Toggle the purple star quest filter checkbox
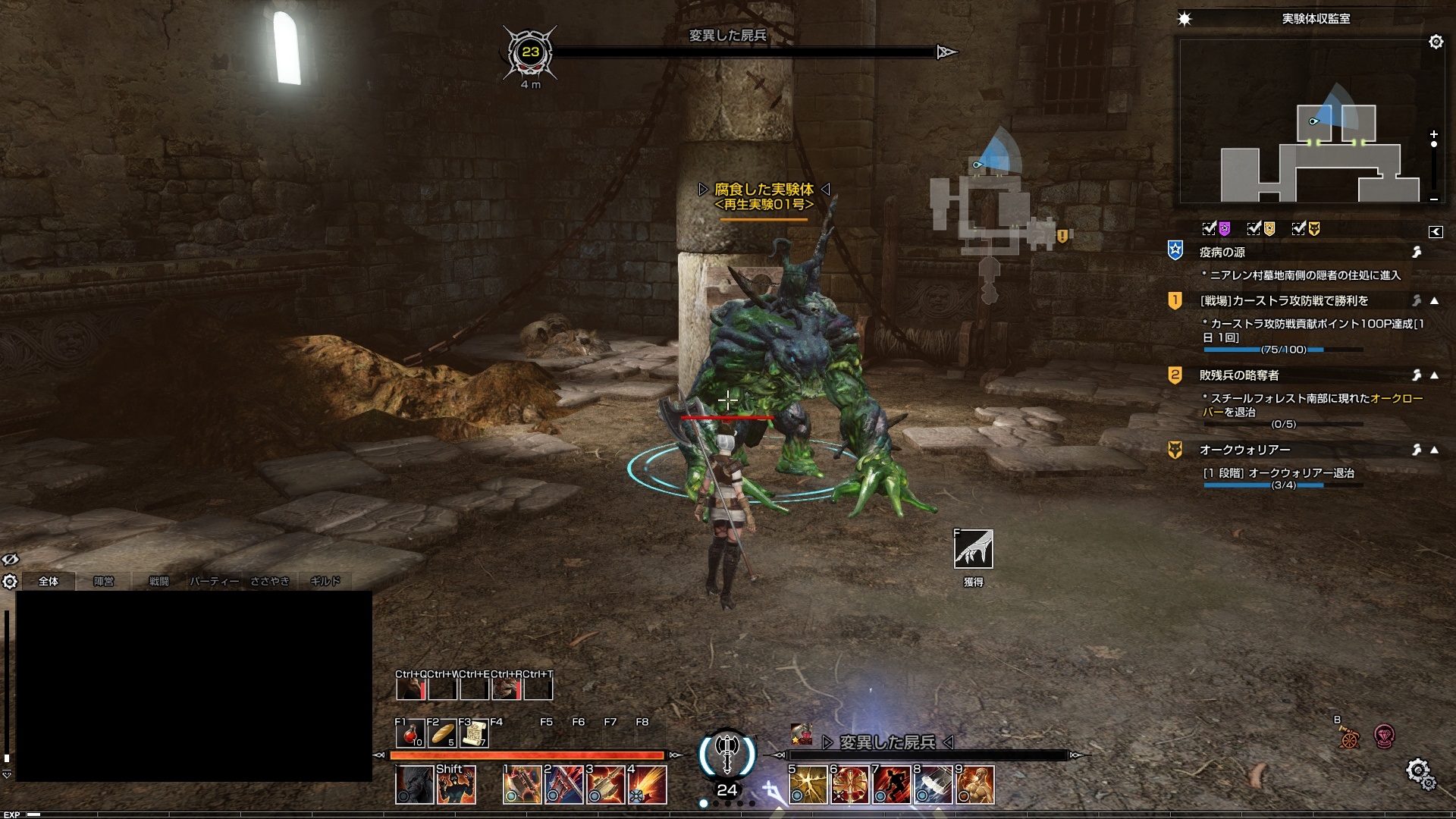 [x=1210, y=228]
